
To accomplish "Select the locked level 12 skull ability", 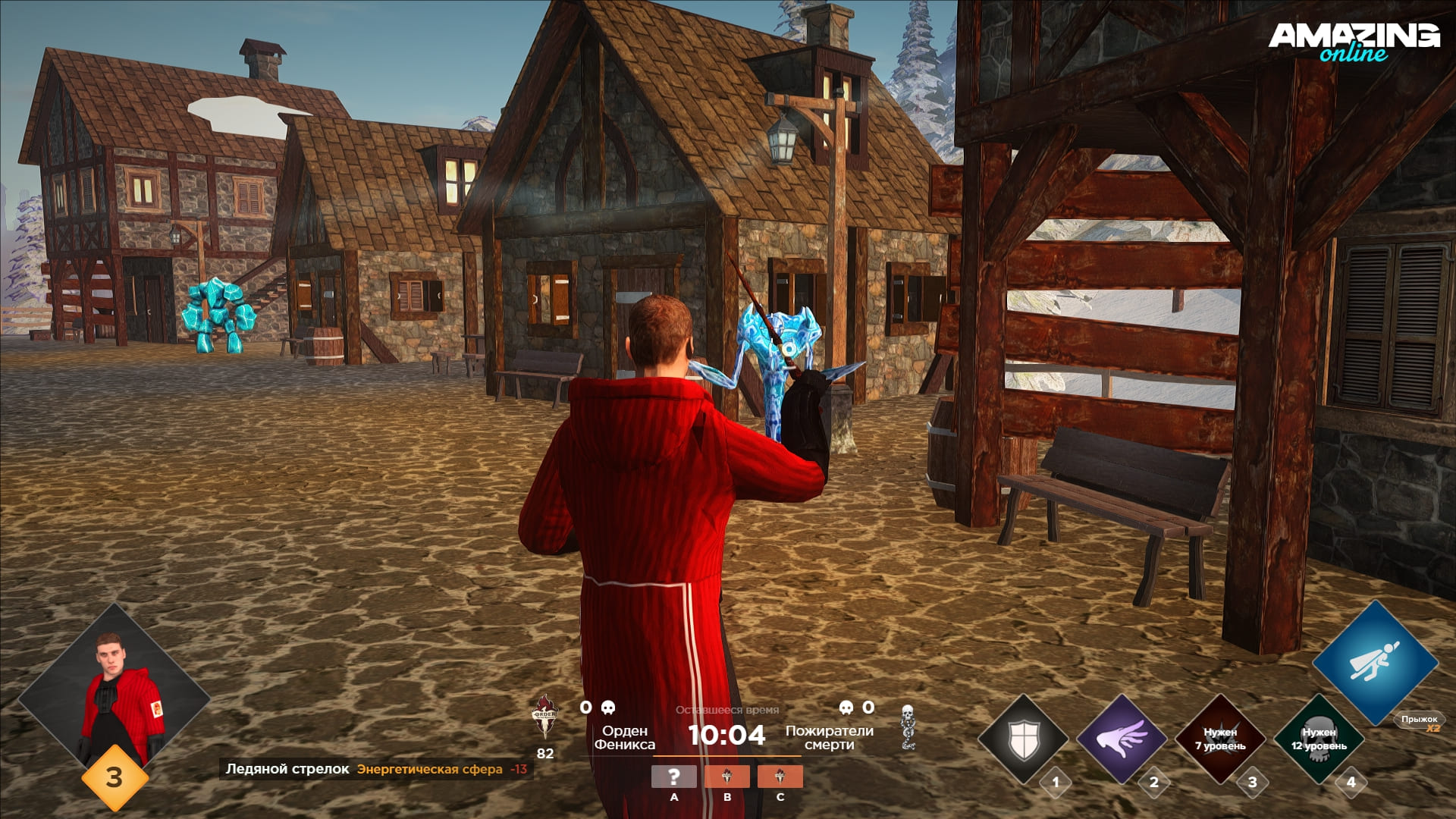I will [x=1319, y=739].
